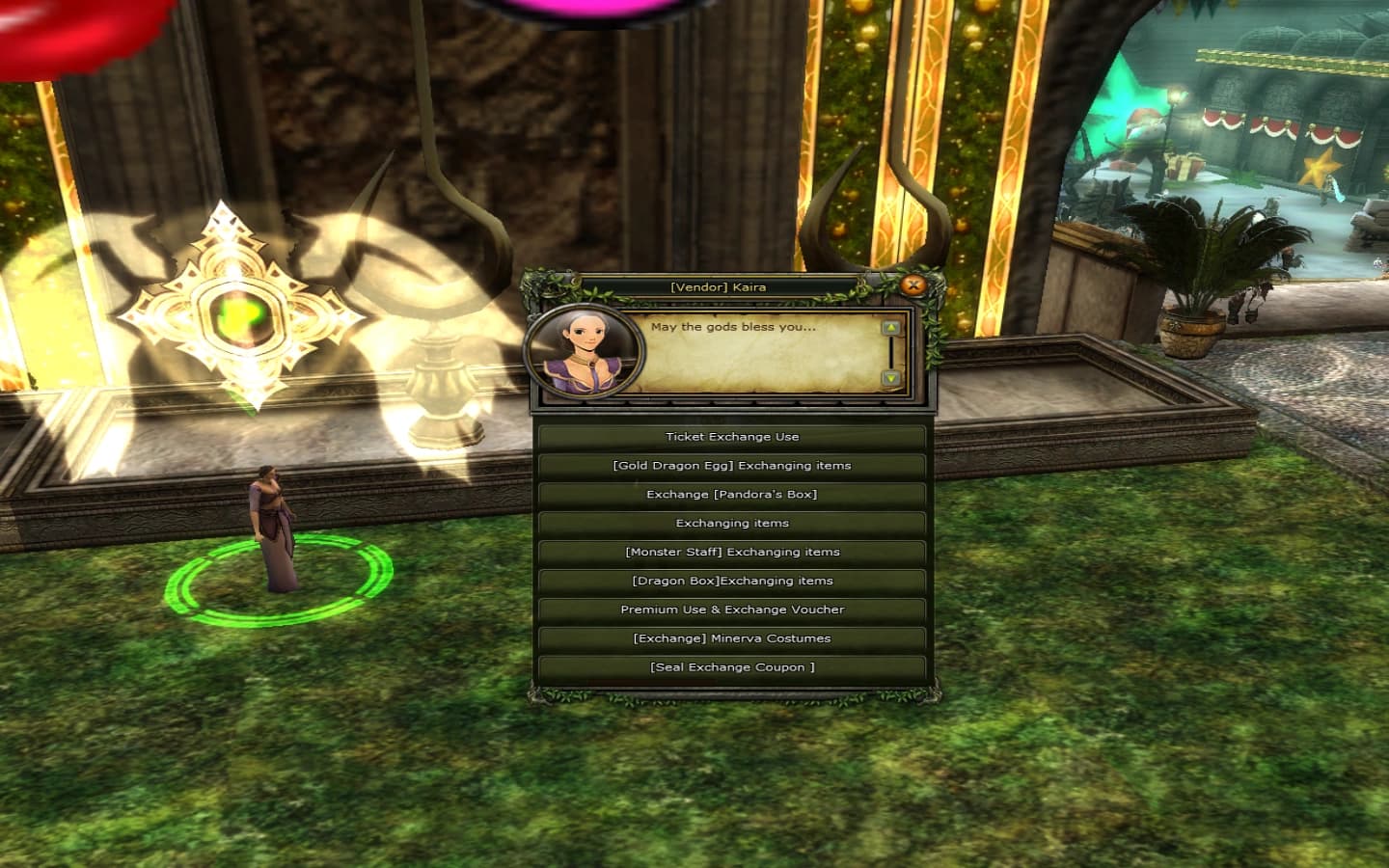Image resolution: width=1389 pixels, height=868 pixels.
Task: Open Premium Use & Exchange Voucher
Action: [x=731, y=610]
